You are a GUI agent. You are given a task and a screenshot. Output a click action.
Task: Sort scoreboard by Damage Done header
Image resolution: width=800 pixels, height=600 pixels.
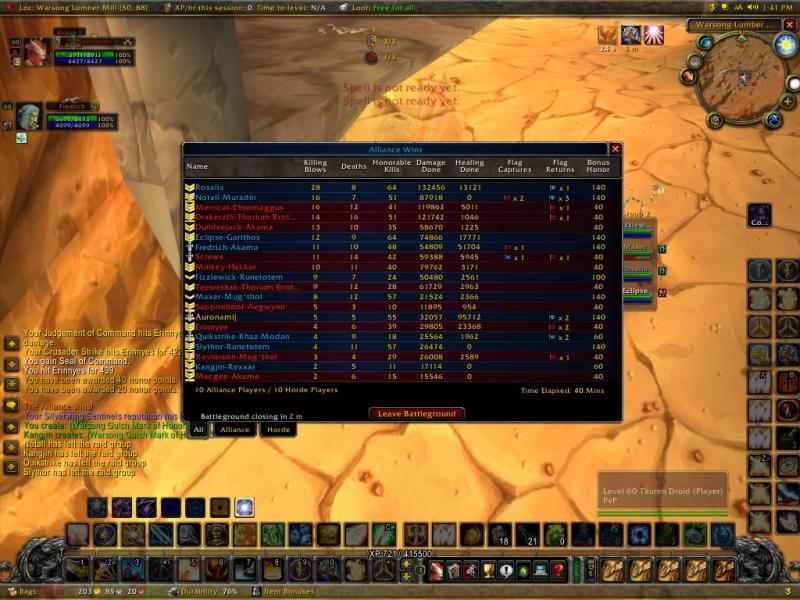pyautogui.click(x=430, y=166)
